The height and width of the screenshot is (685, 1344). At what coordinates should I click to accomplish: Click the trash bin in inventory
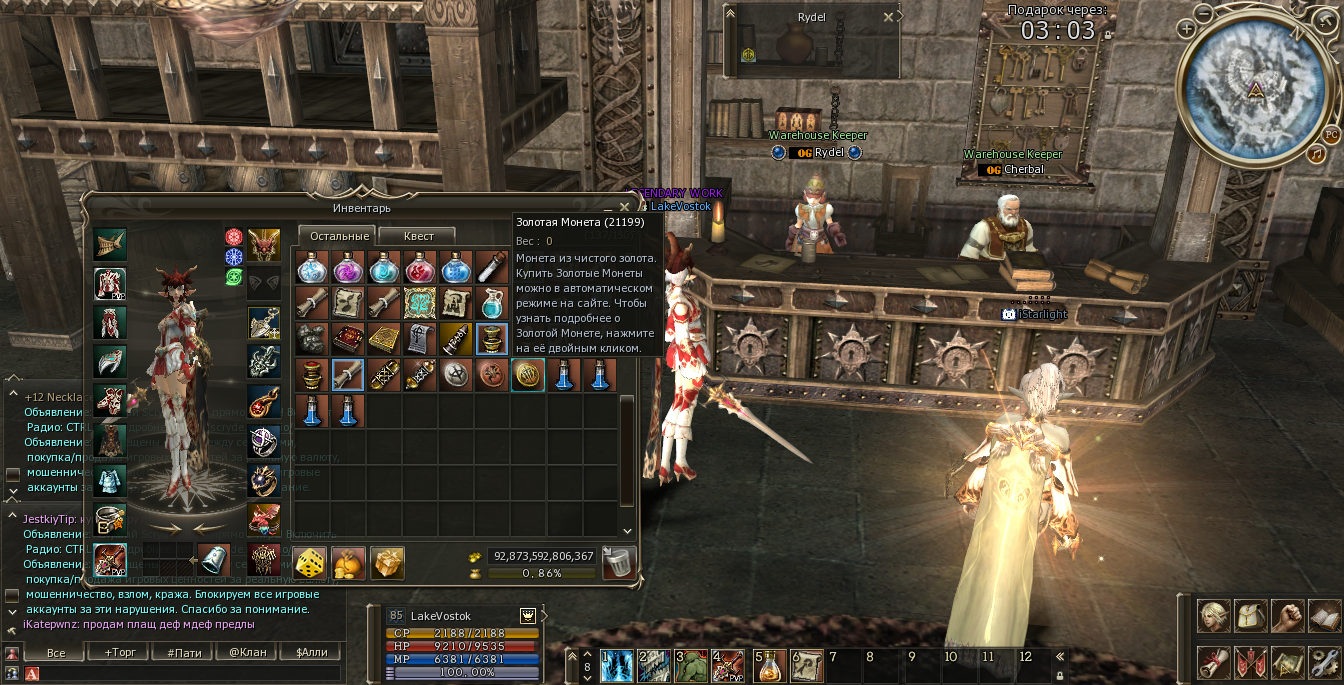(x=619, y=562)
